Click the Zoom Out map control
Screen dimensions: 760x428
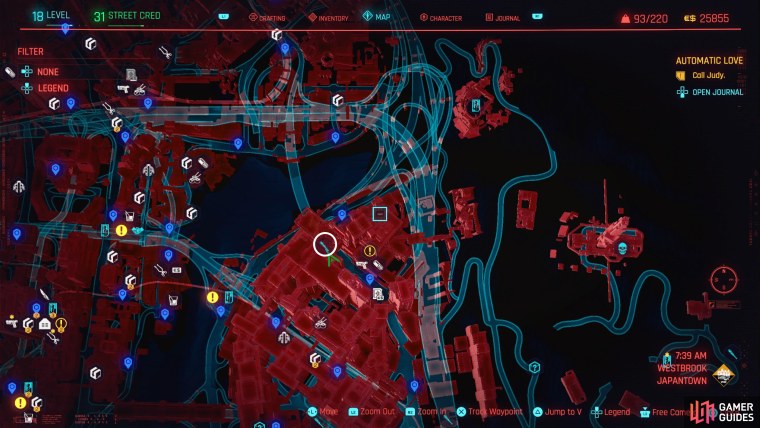(376, 411)
